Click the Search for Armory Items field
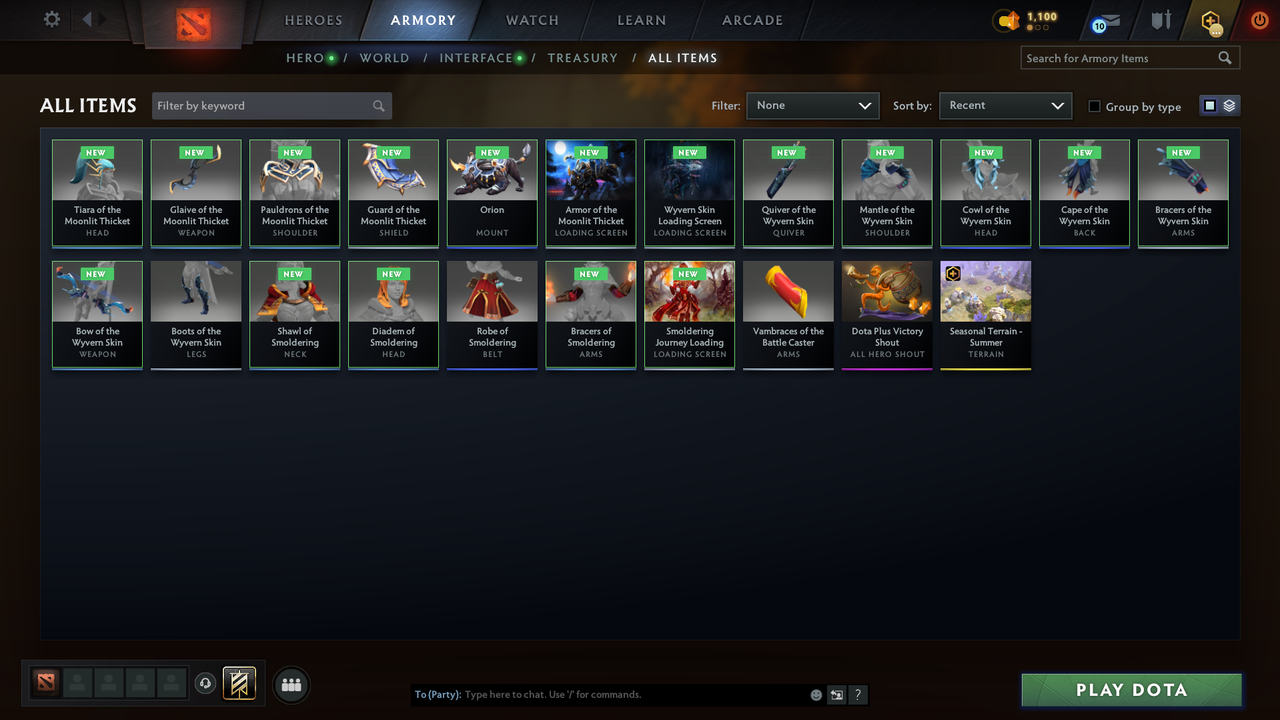The width and height of the screenshot is (1280, 720). pos(1120,58)
